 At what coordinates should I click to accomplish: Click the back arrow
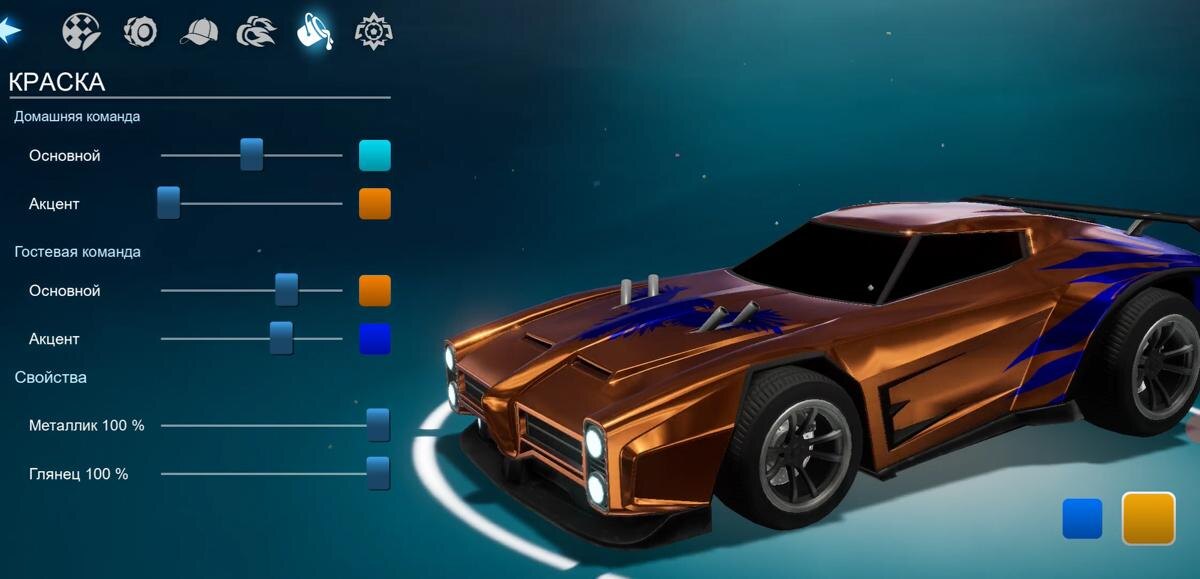click(x=11, y=31)
